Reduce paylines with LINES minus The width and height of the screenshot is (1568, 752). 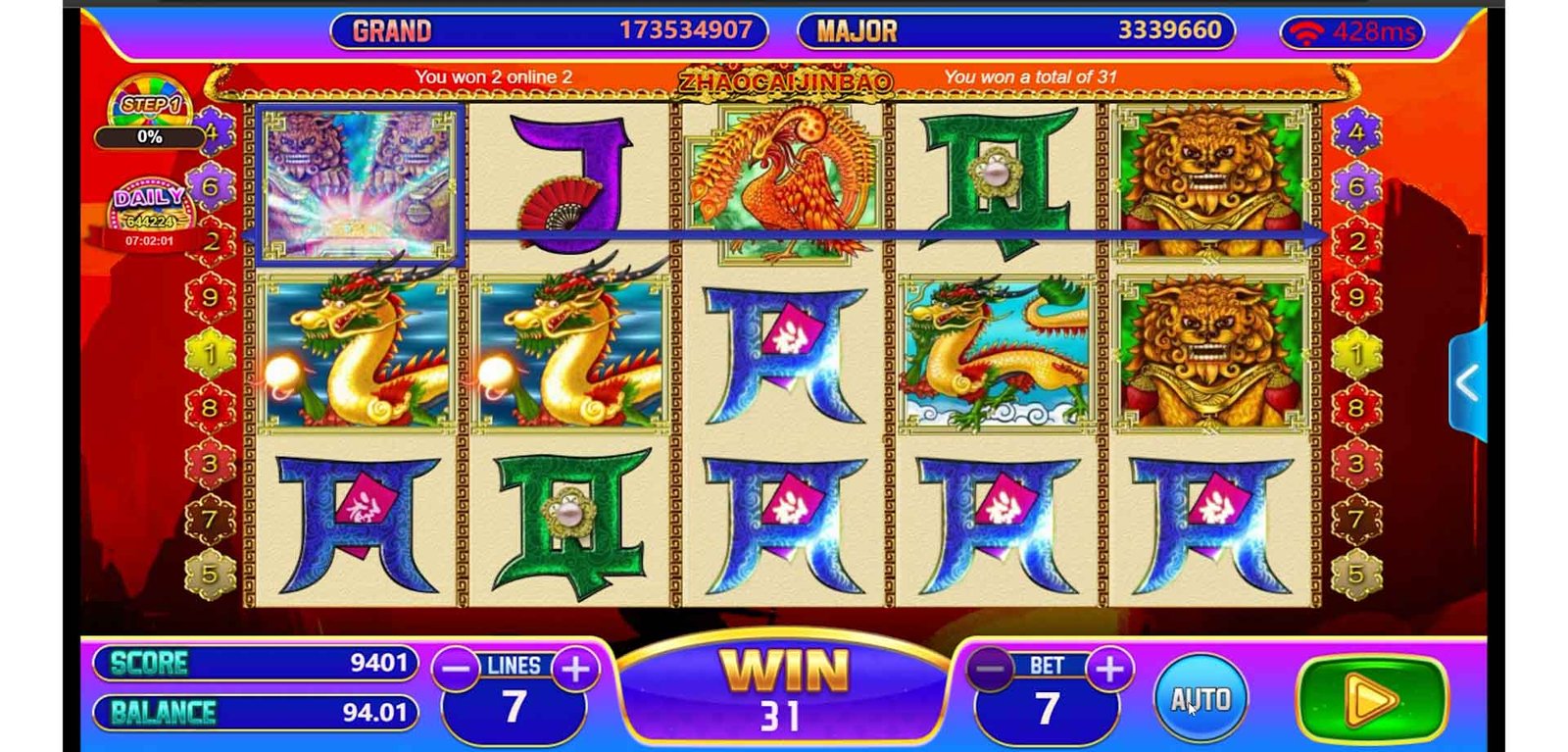(457, 670)
